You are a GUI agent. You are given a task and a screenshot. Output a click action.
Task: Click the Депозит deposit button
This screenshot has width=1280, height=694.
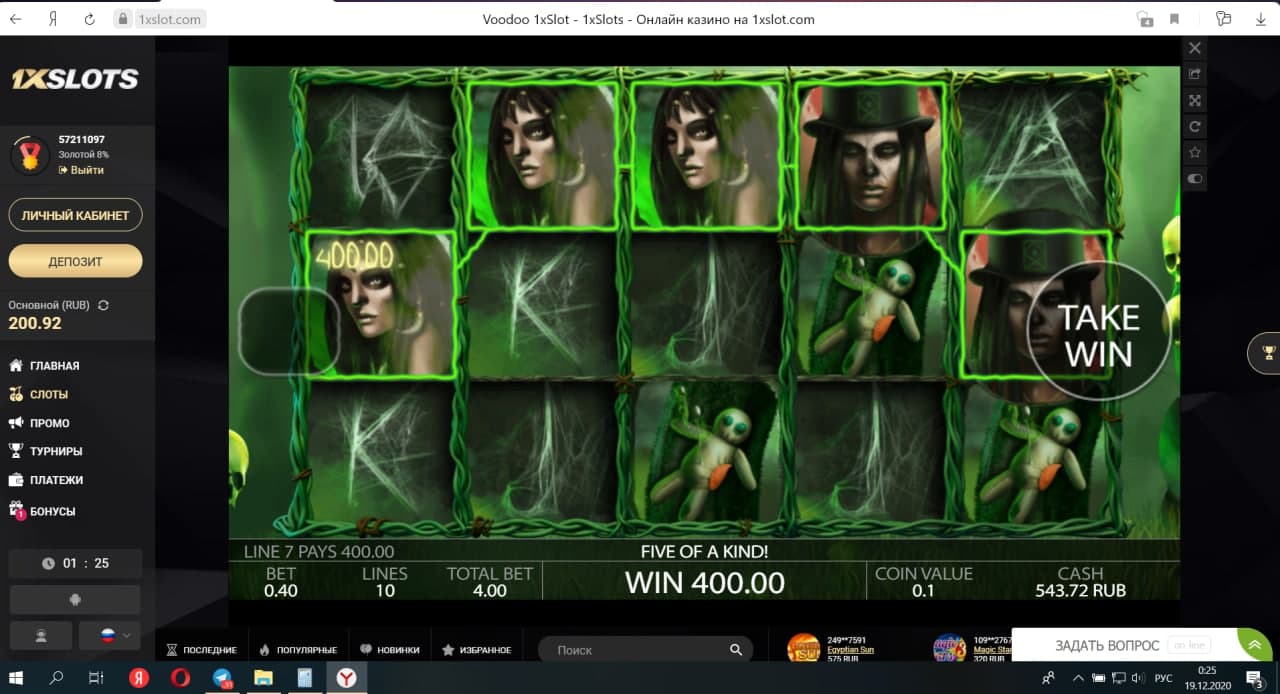coord(76,261)
